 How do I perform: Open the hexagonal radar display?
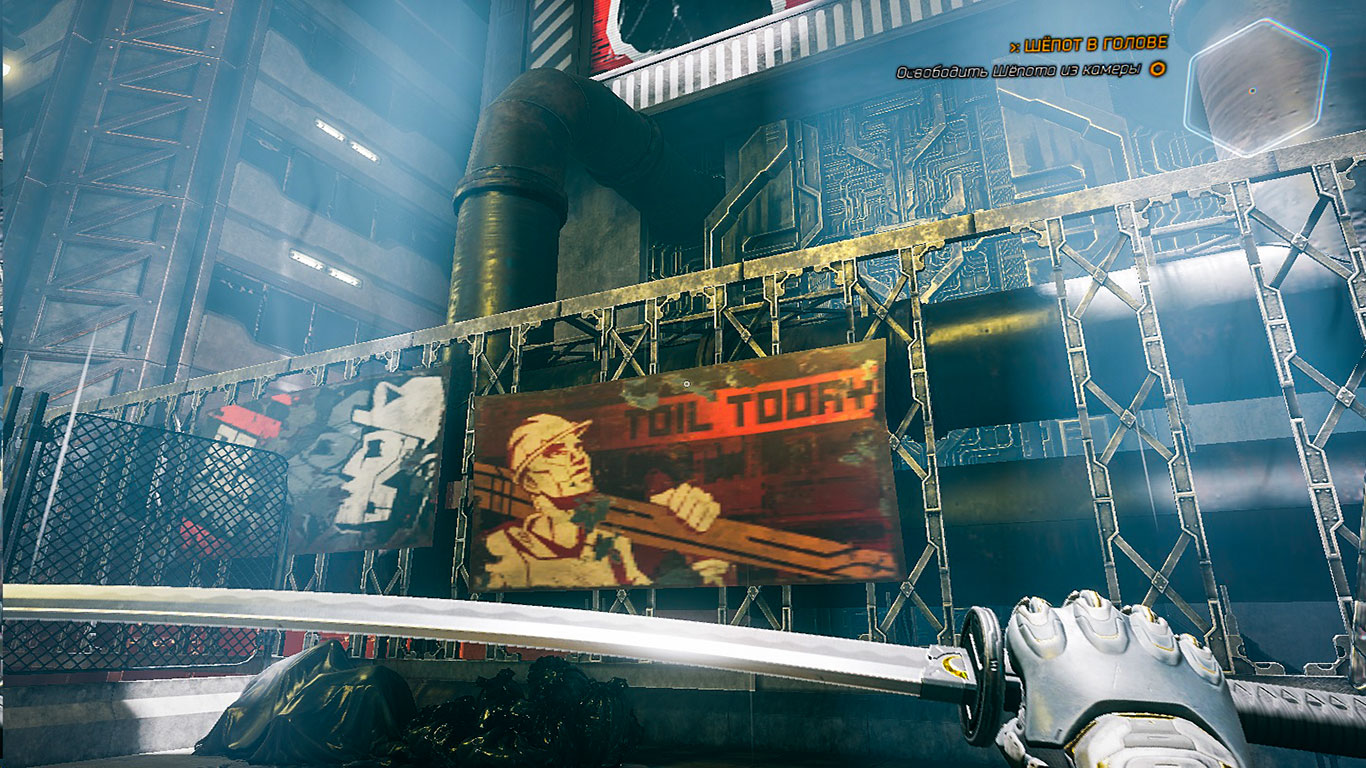[x=1256, y=87]
